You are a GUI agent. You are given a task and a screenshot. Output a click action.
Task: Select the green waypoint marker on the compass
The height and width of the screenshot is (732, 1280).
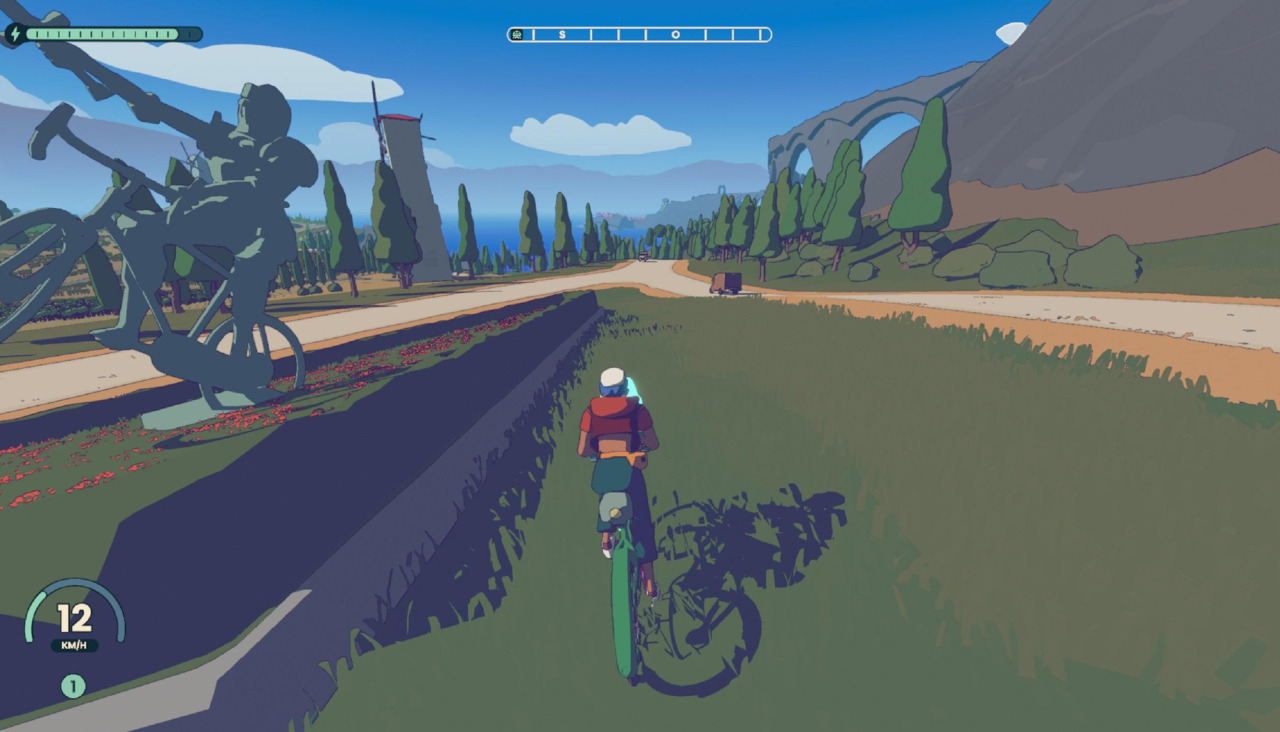click(x=517, y=35)
